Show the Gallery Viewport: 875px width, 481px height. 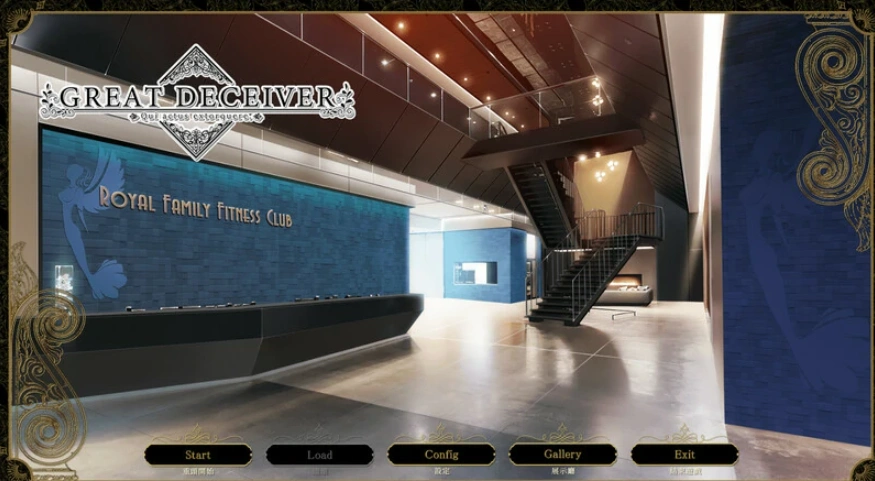click(562, 455)
